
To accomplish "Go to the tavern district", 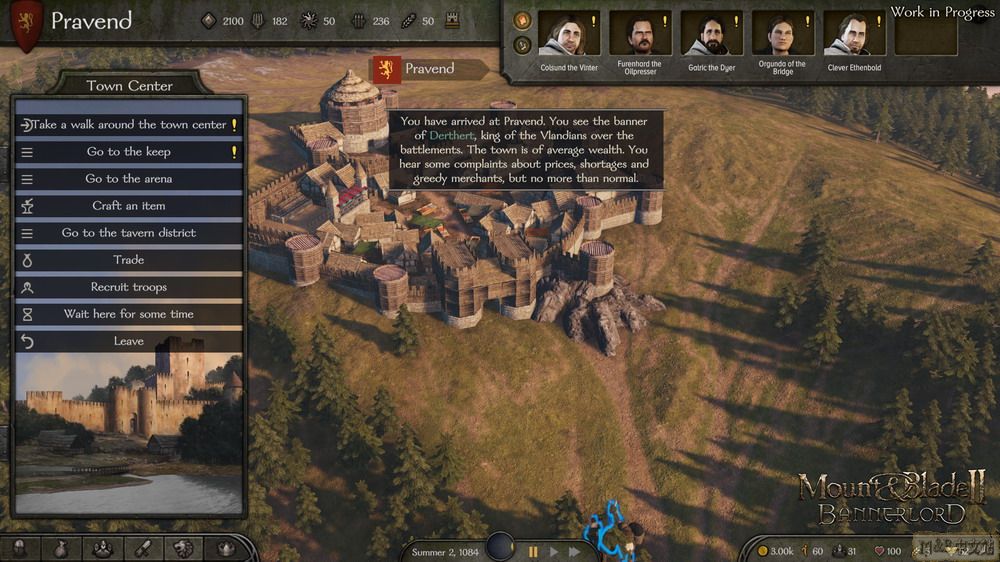I will (x=129, y=233).
